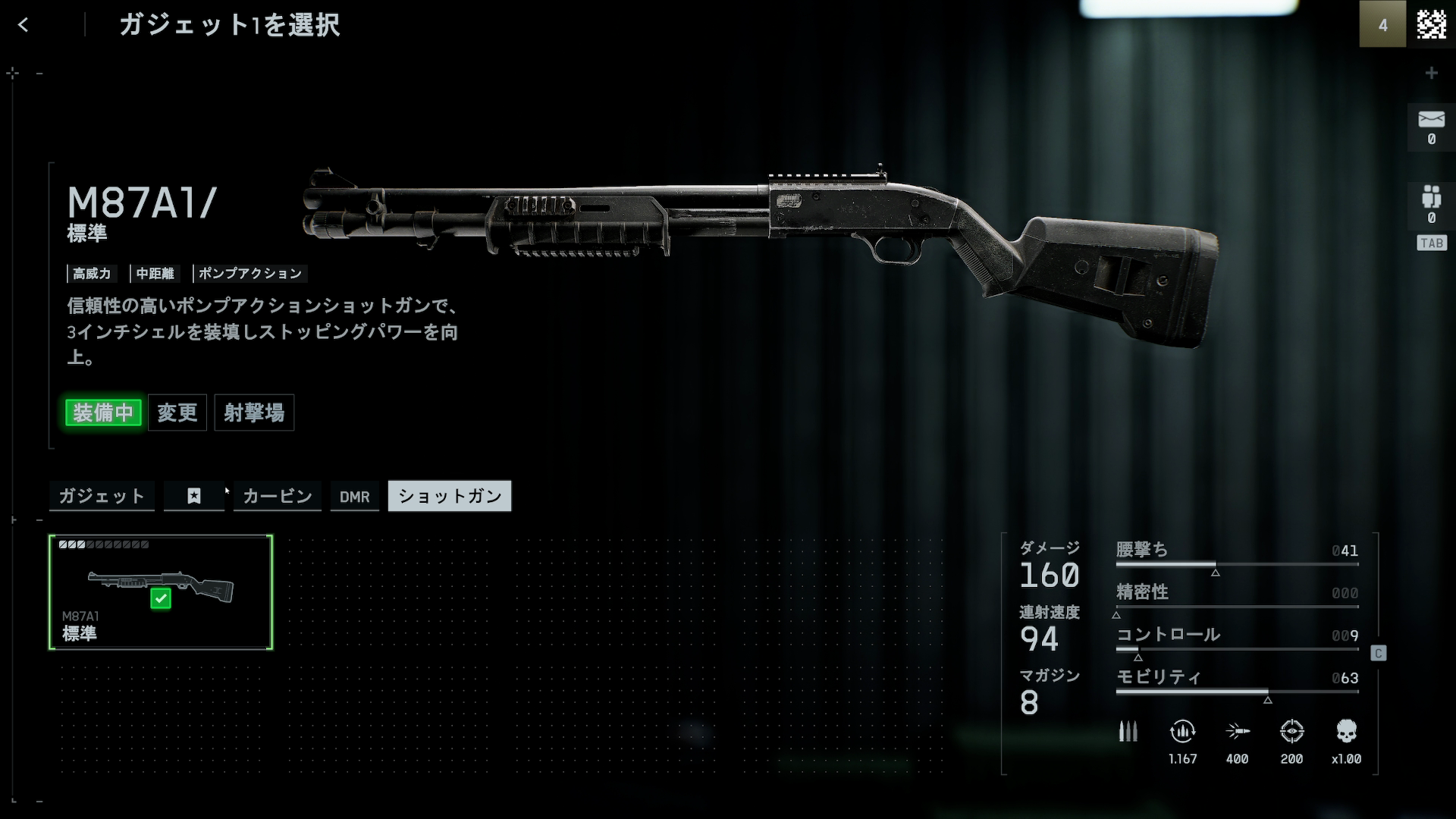This screenshot has width=1456, height=819.
Task: Go back using the top-left arrow
Action: click(x=24, y=25)
